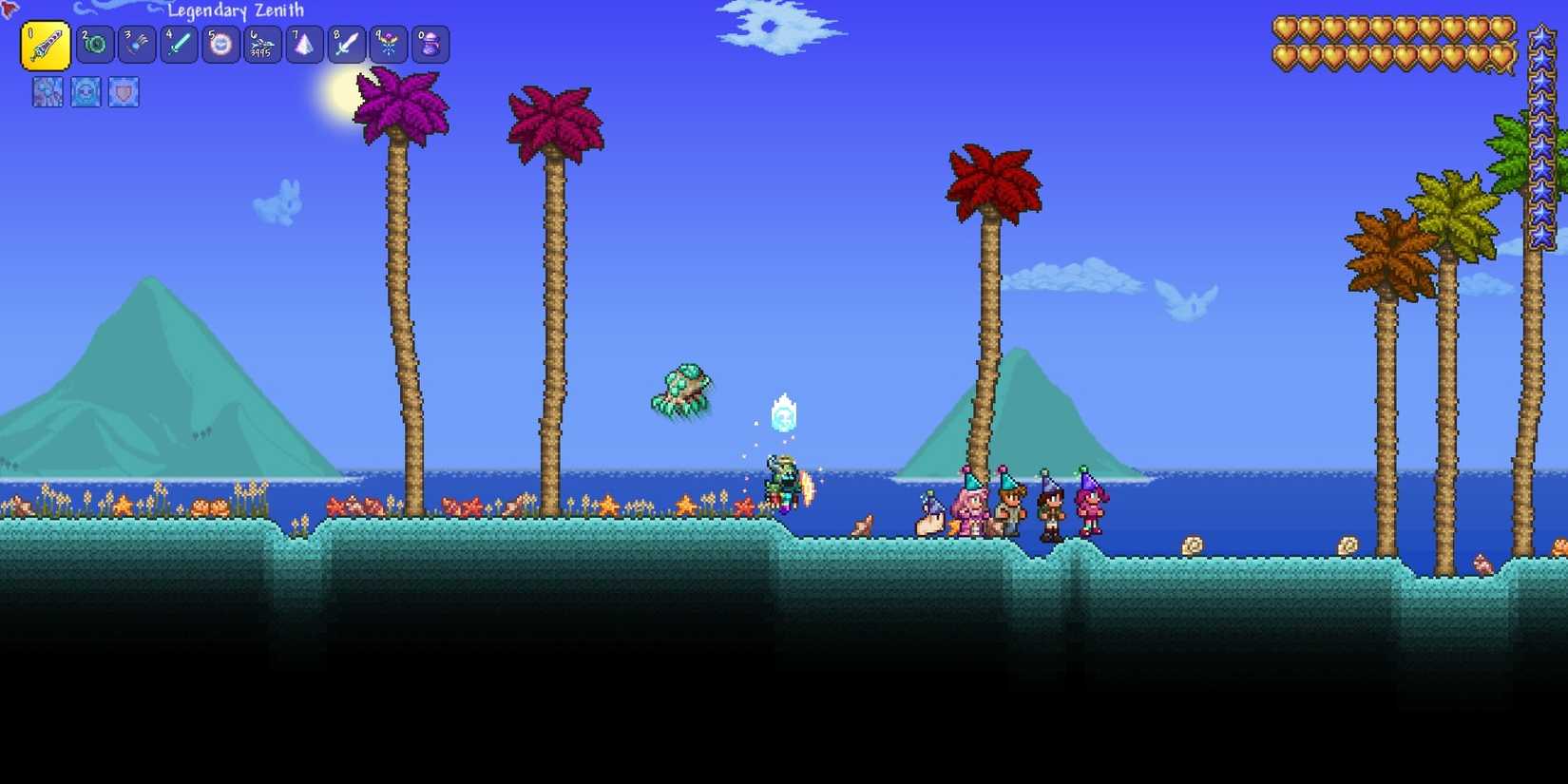Viewport: 1568px width, 784px height.
Task: Select the fairy item in hotbar slot 9
Action: (389, 44)
